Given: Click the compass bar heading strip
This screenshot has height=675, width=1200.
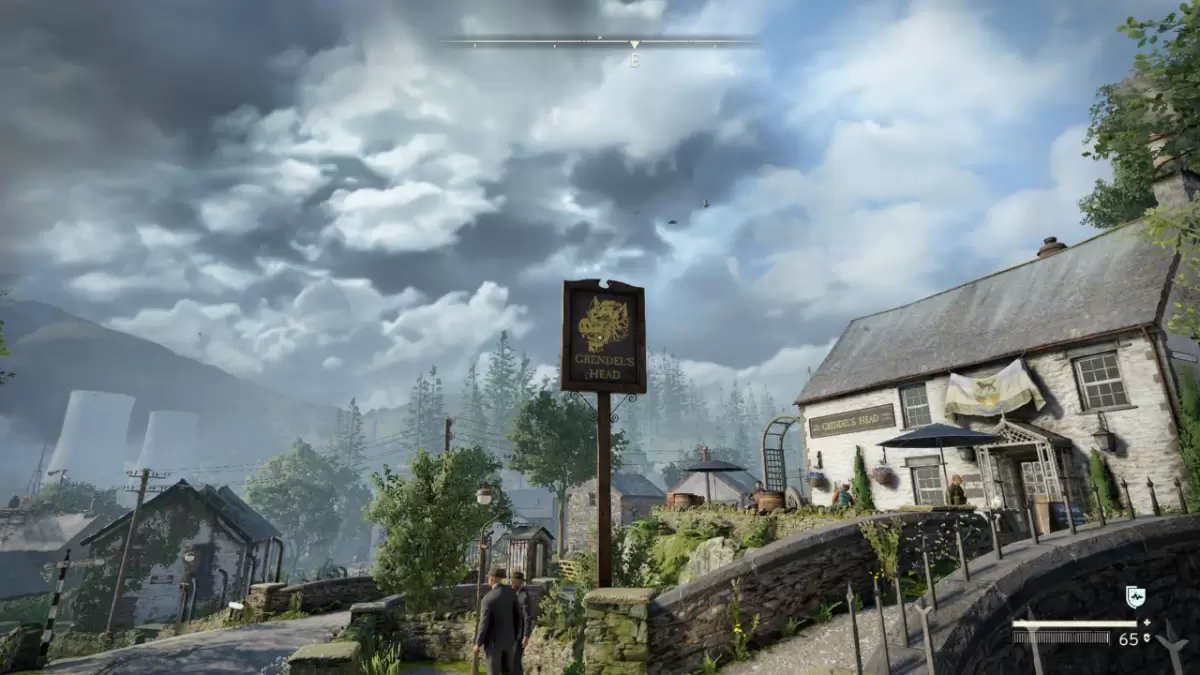Looking at the screenshot, I should 600,43.
